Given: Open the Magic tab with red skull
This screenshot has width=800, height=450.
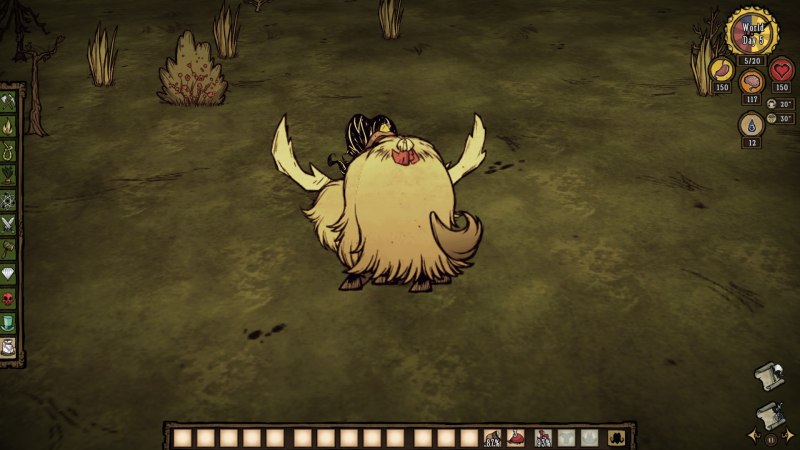Looking at the screenshot, I should [x=9, y=298].
